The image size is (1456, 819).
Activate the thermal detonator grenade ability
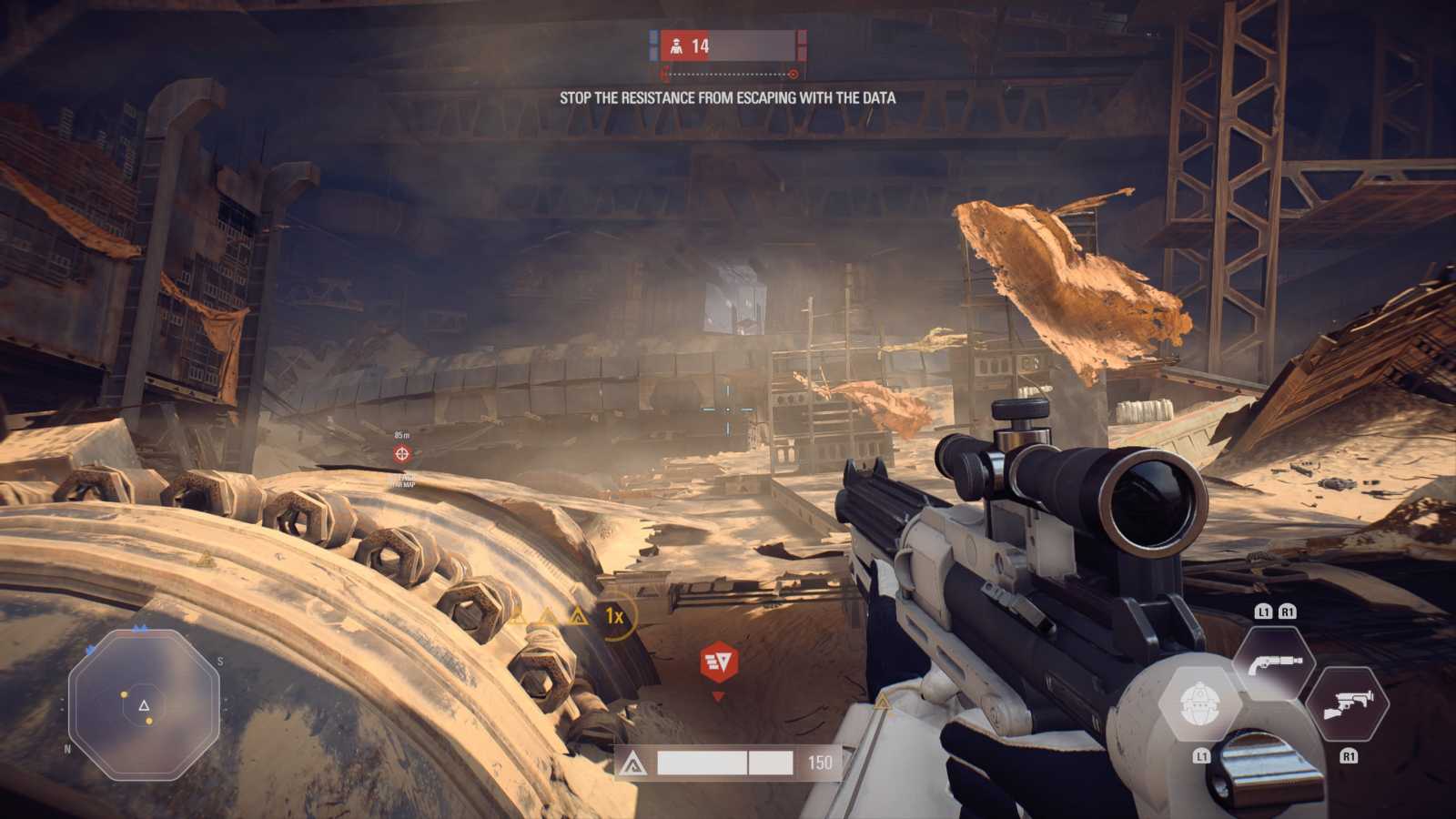click(x=1199, y=703)
